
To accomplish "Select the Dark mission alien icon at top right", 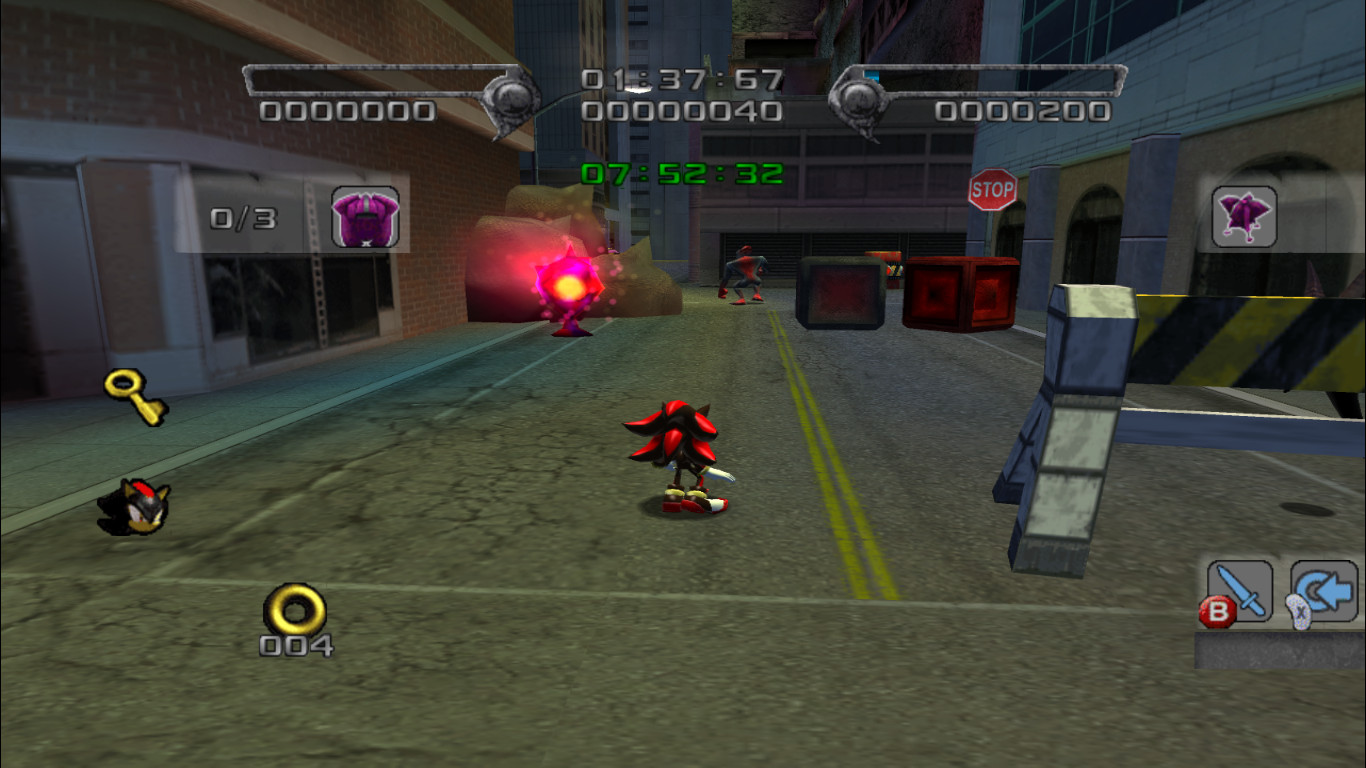I will (1243, 217).
